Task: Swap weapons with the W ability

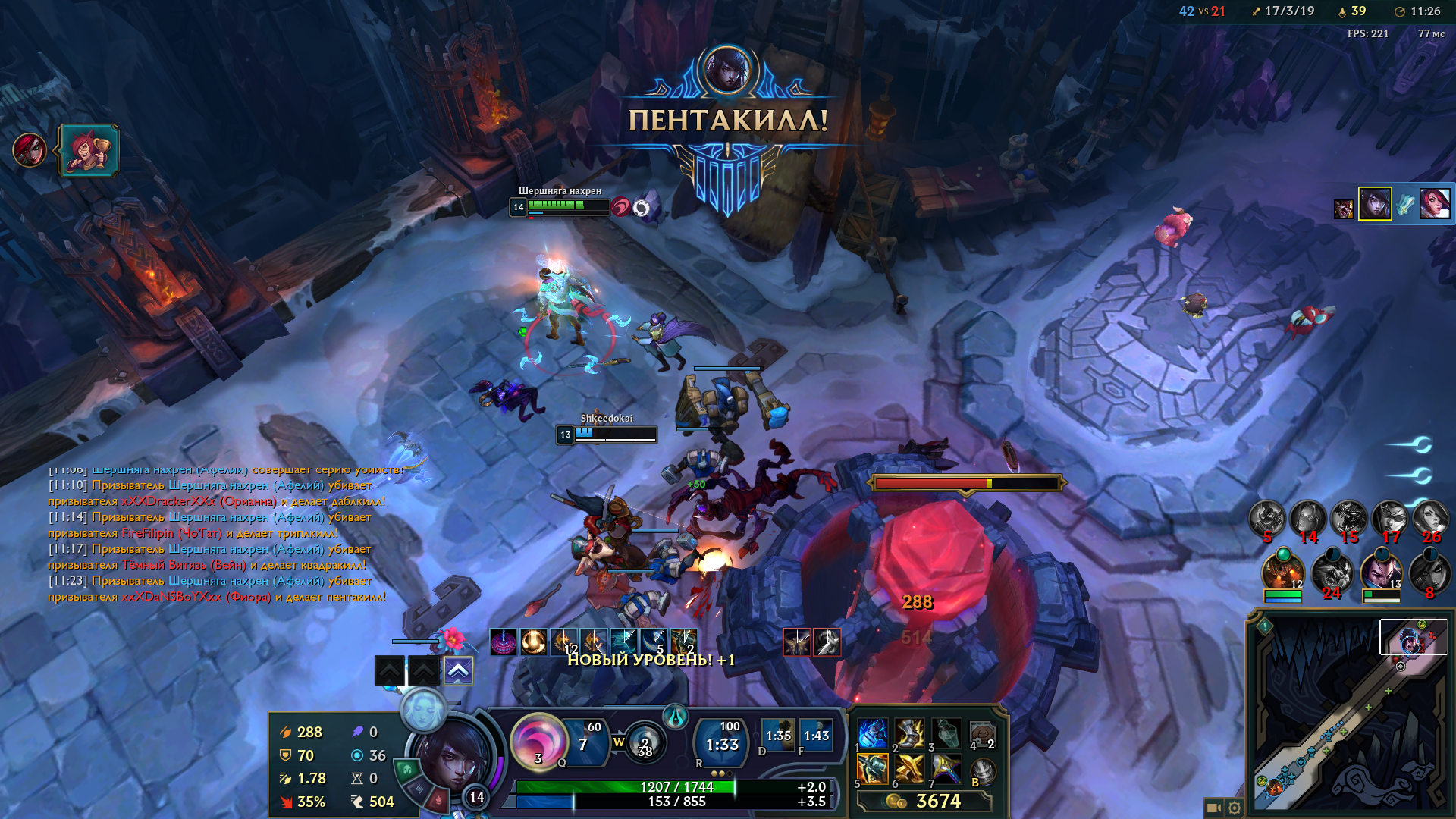Action: pos(645,742)
